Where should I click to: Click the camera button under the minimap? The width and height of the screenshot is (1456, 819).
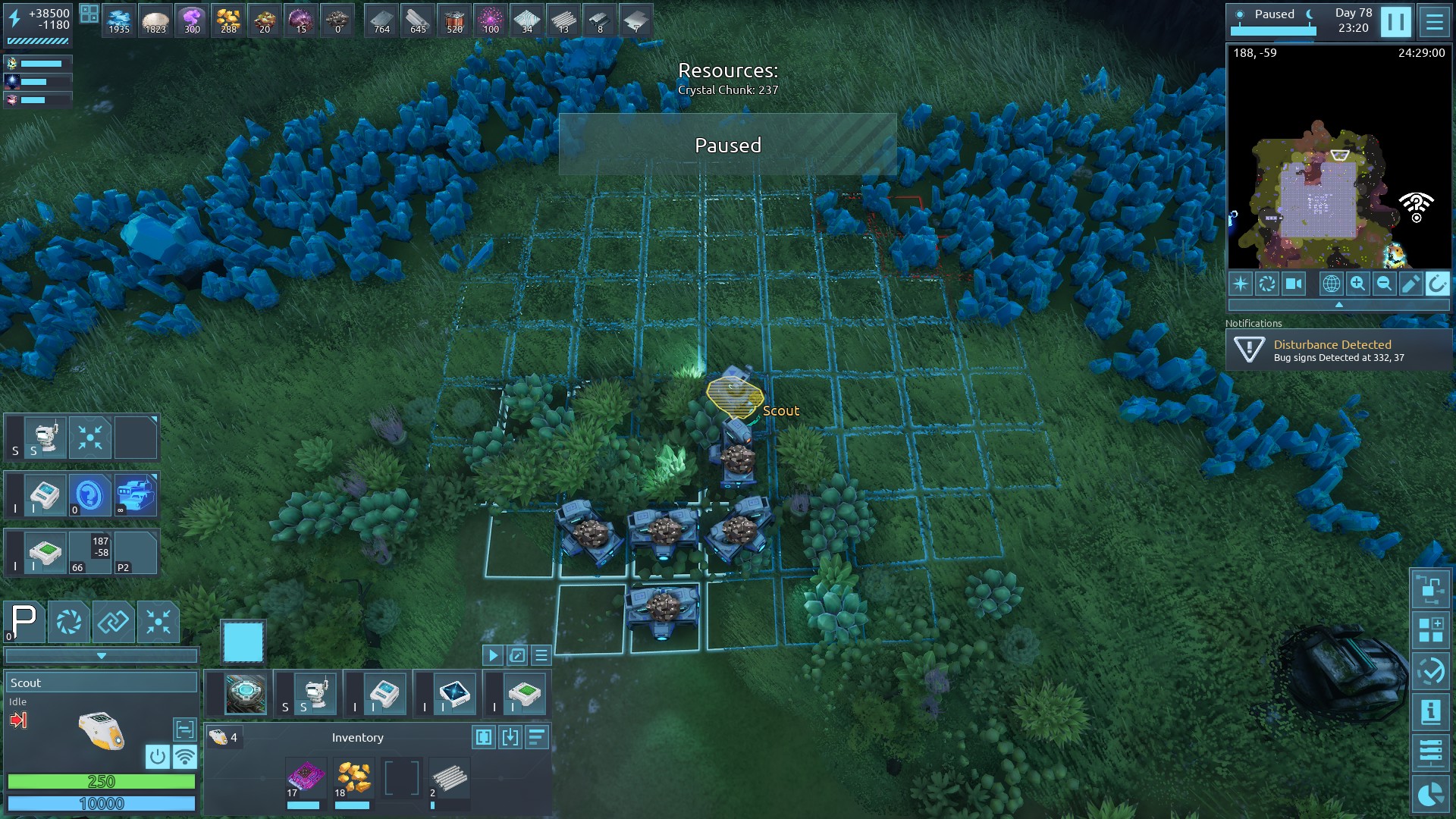pos(1294,284)
